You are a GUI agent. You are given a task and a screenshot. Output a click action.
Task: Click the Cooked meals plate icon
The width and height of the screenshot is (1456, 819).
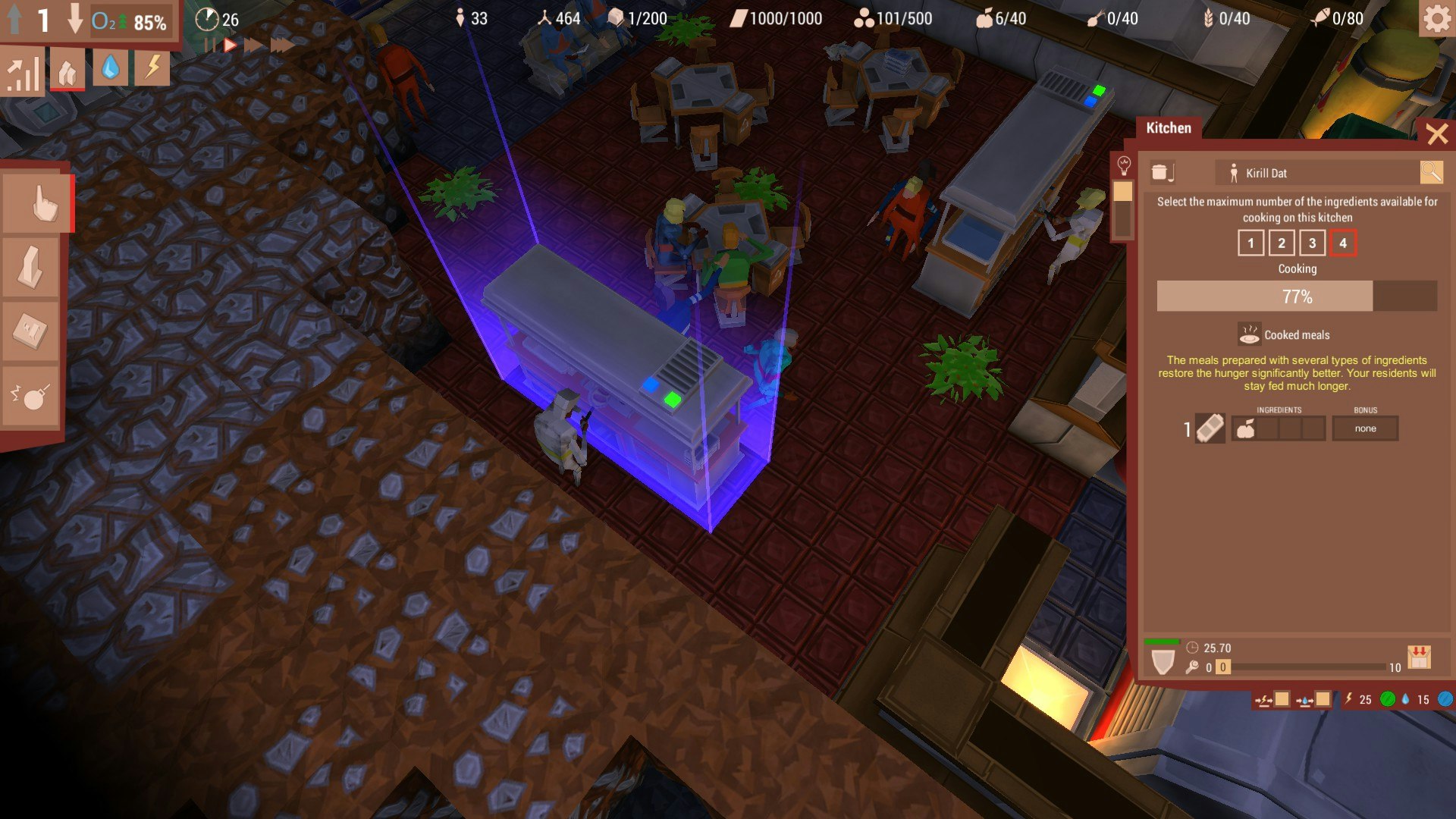click(1248, 333)
